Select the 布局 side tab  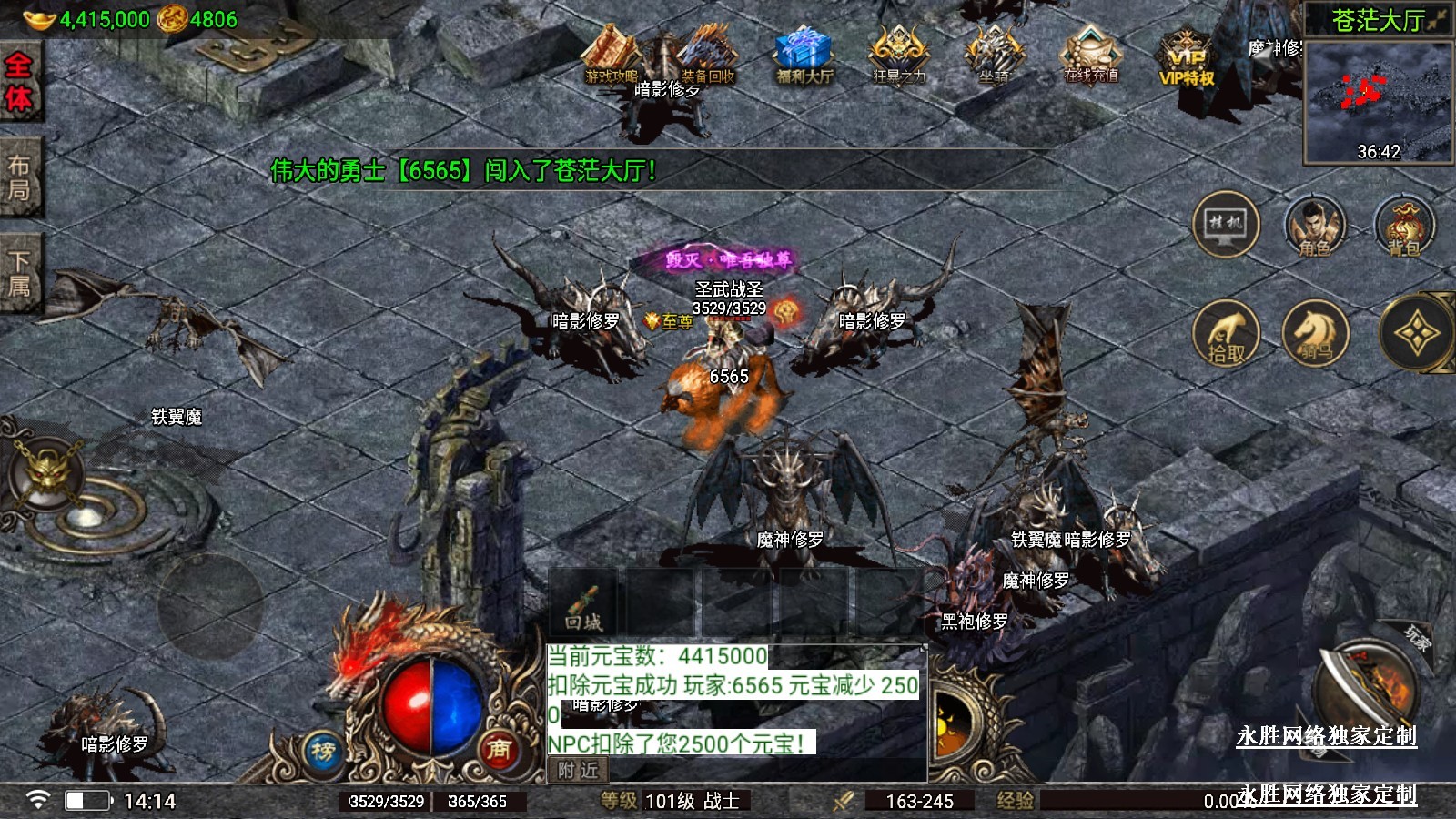click(18, 177)
